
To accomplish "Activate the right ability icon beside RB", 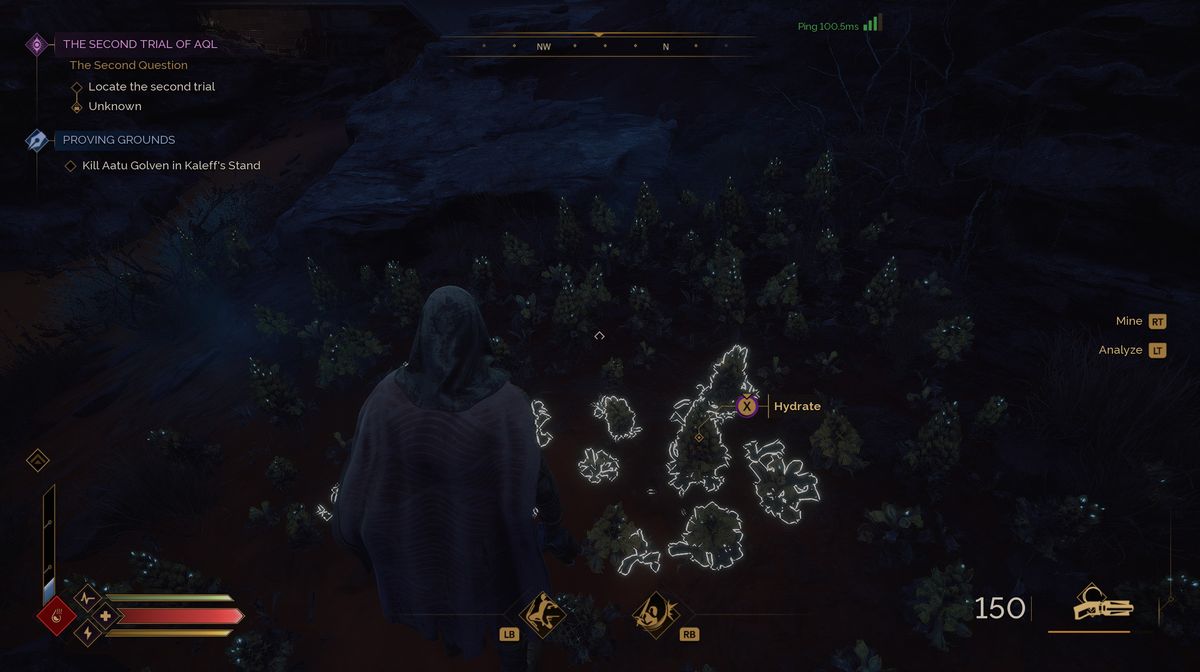I will [x=655, y=612].
